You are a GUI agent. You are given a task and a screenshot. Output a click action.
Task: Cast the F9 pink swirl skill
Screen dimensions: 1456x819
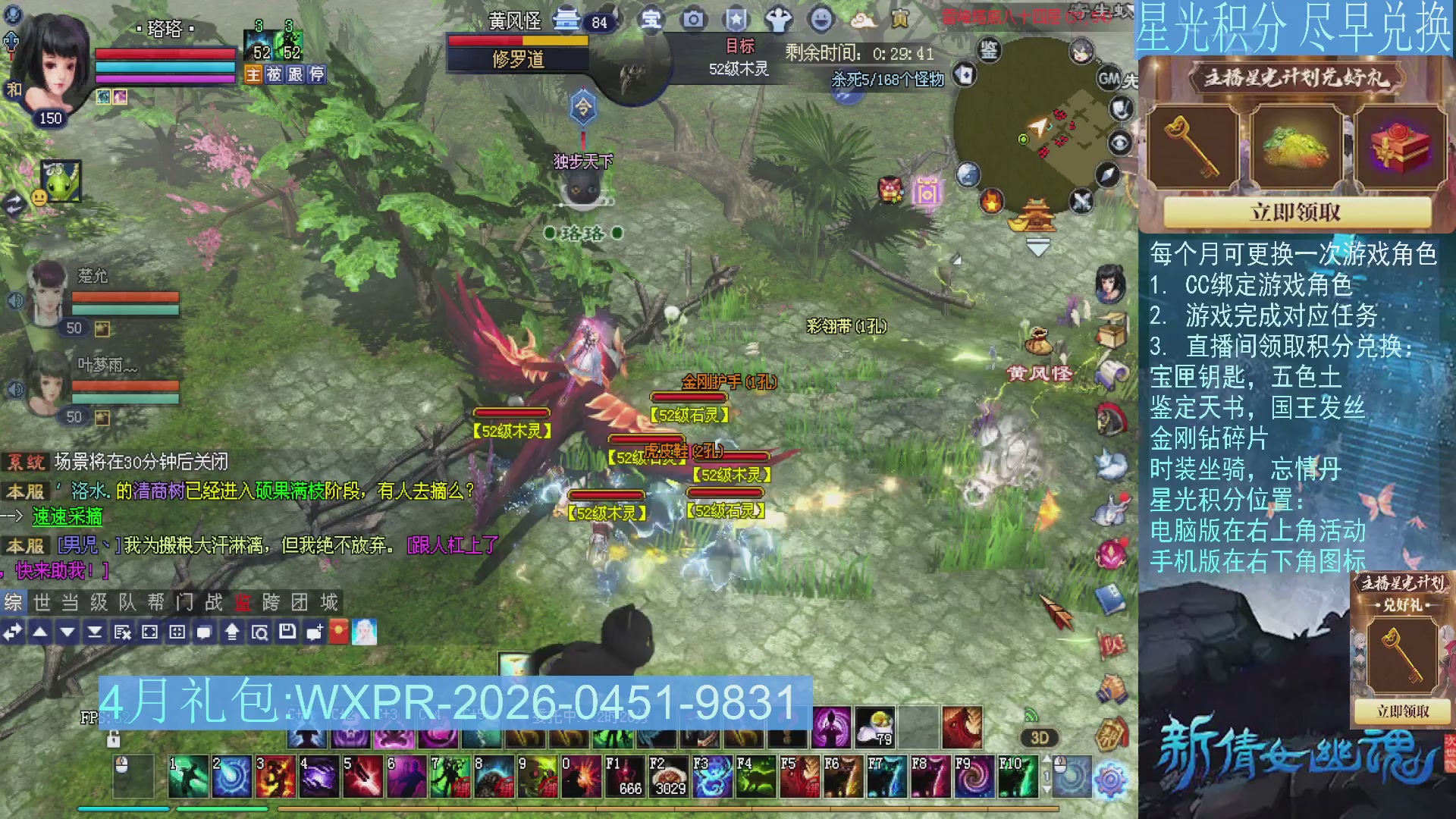(x=974, y=777)
